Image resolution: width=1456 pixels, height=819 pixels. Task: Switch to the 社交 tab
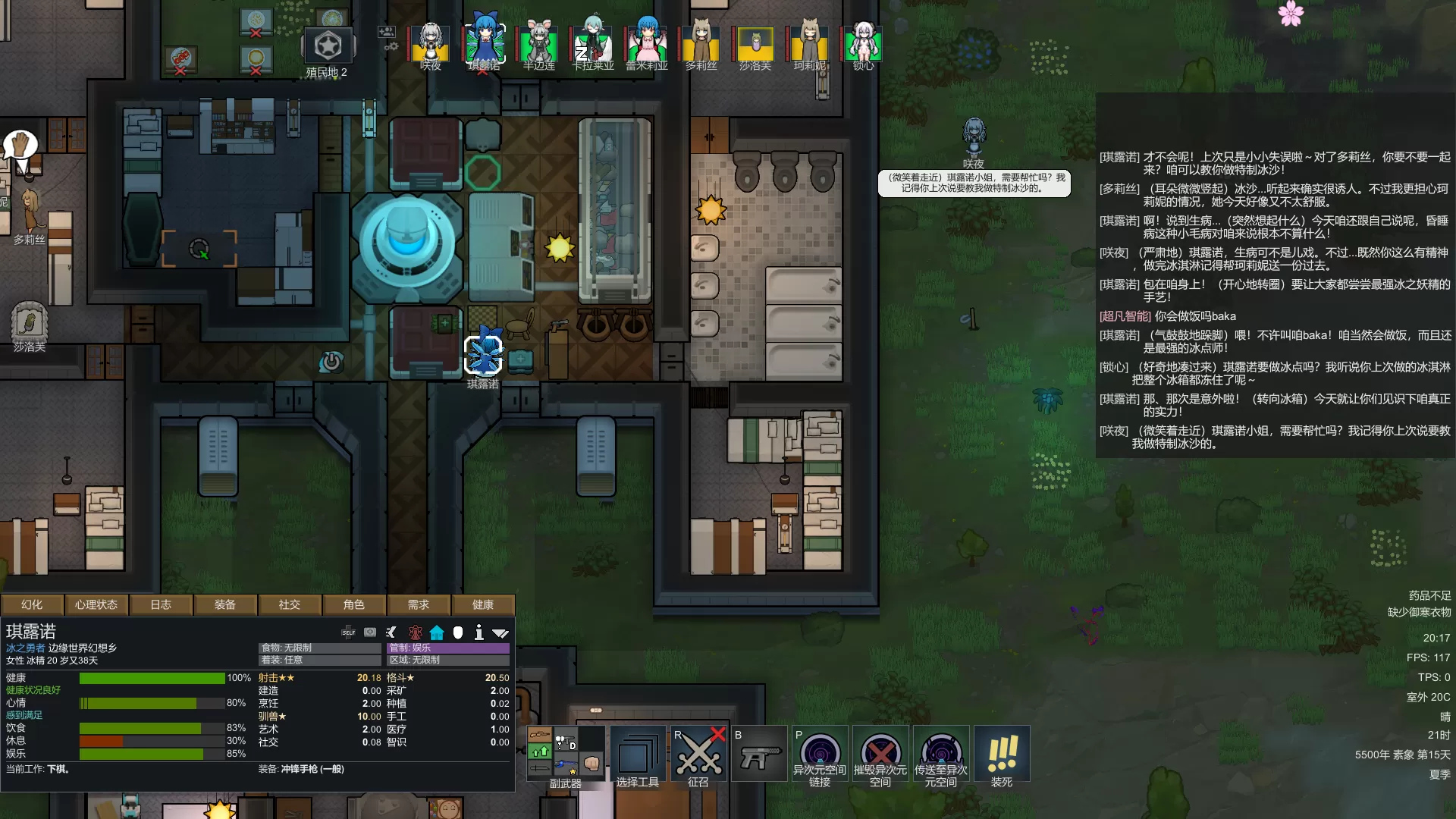[x=290, y=604]
